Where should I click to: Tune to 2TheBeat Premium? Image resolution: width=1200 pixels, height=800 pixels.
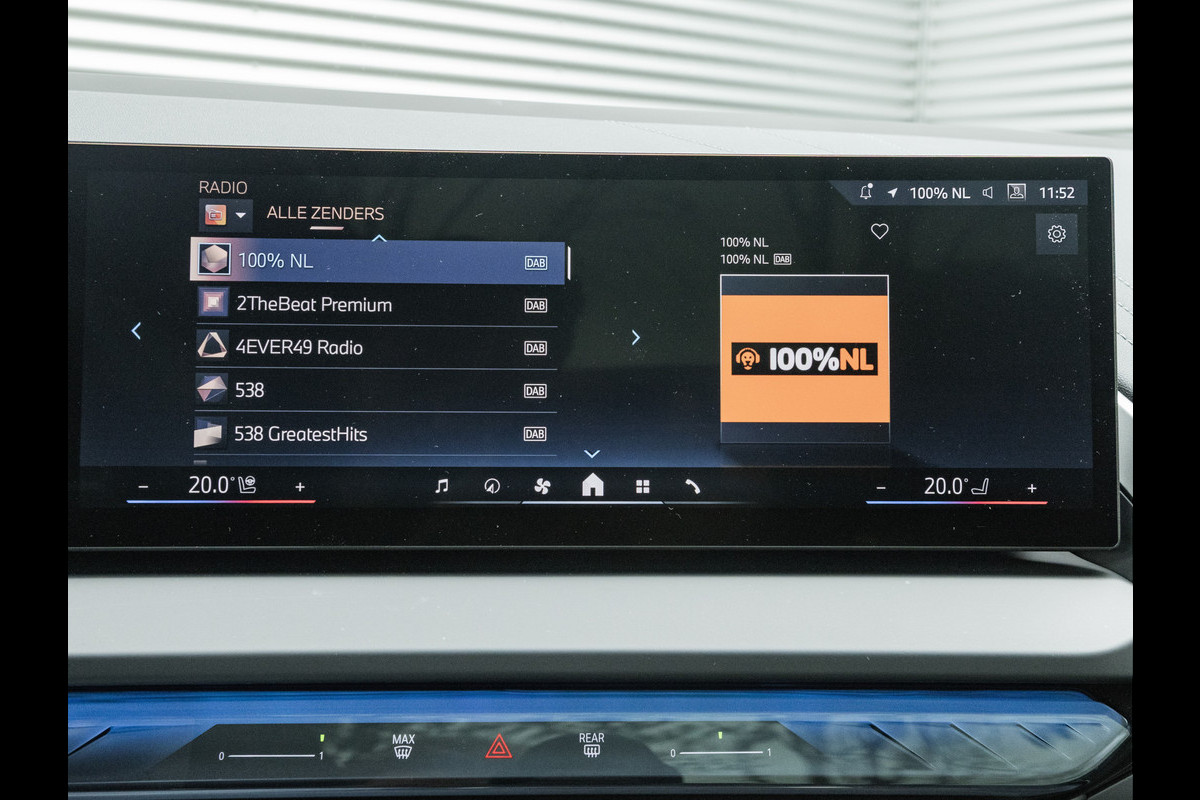coord(374,304)
